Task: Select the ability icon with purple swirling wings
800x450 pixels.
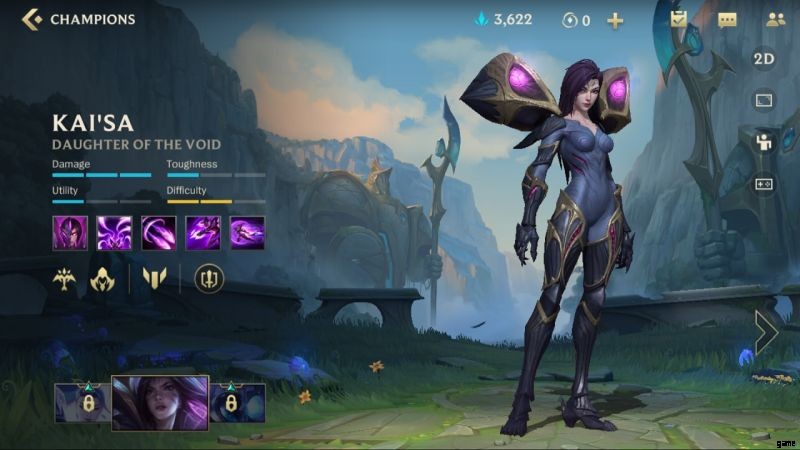Action: tap(114, 232)
